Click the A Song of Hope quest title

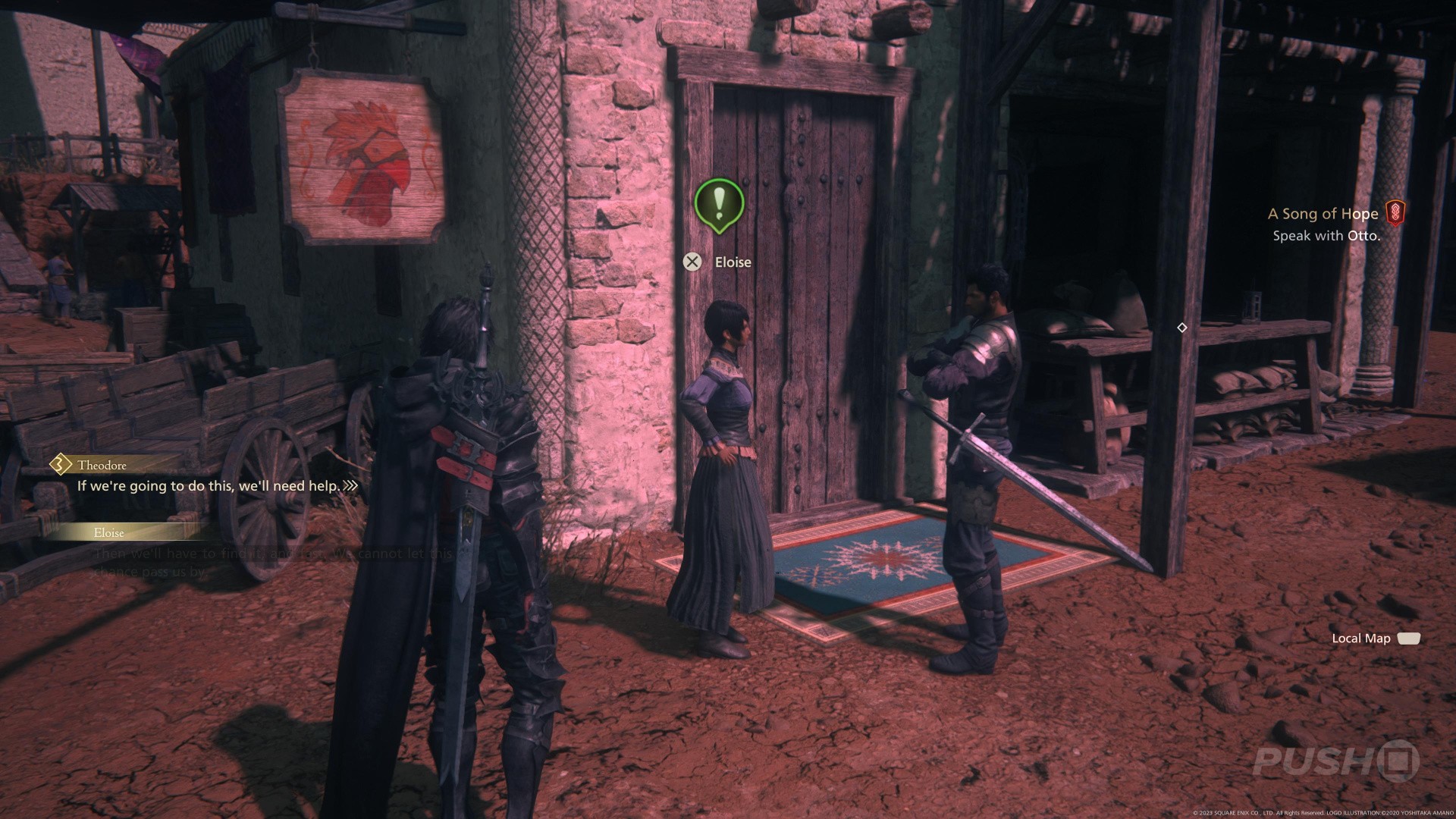click(x=1323, y=214)
